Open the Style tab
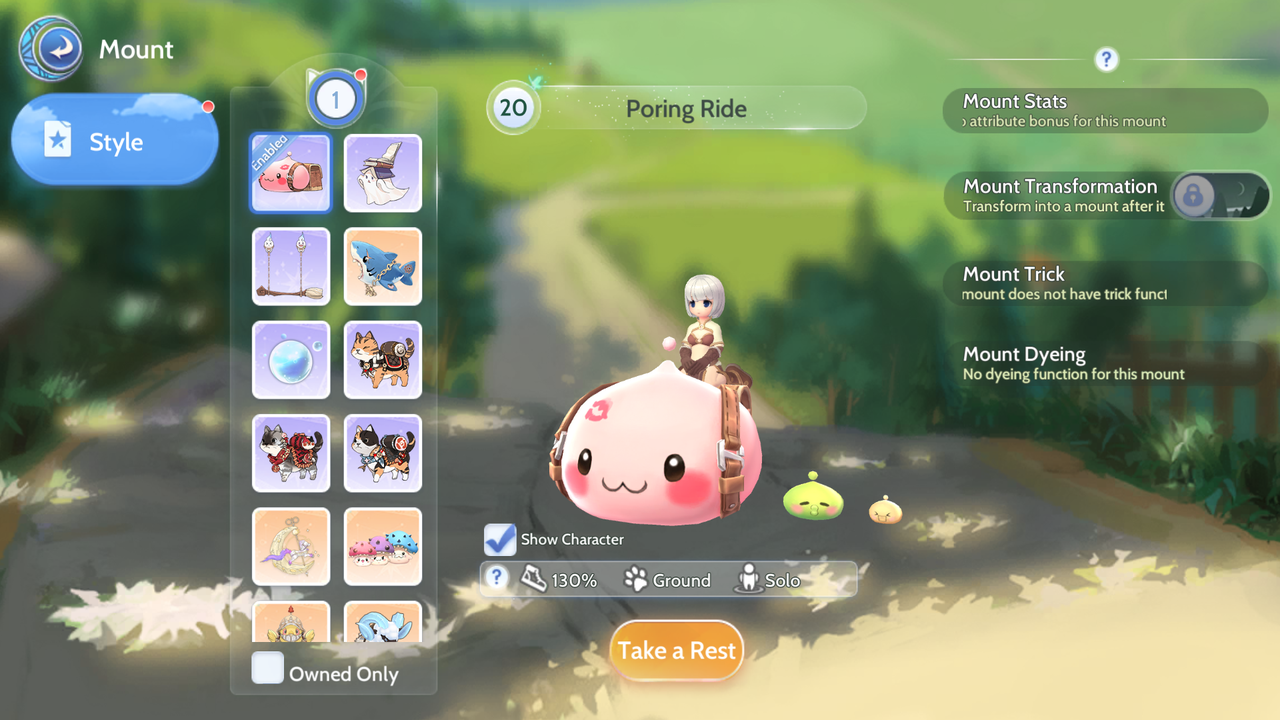Image resolution: width=1280 pixels, height=720 pixels. 115,141
